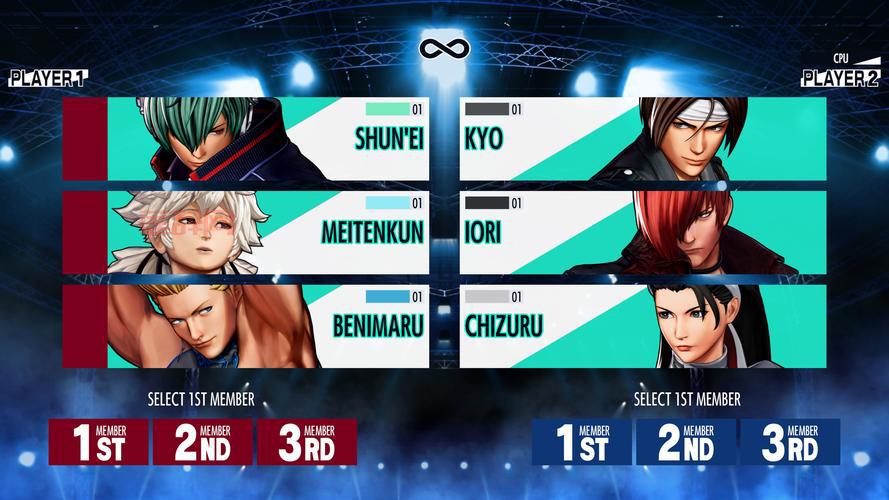Choose Iori's character row
The width and height of the screenshot is (889, 500).
click(642, 232)
